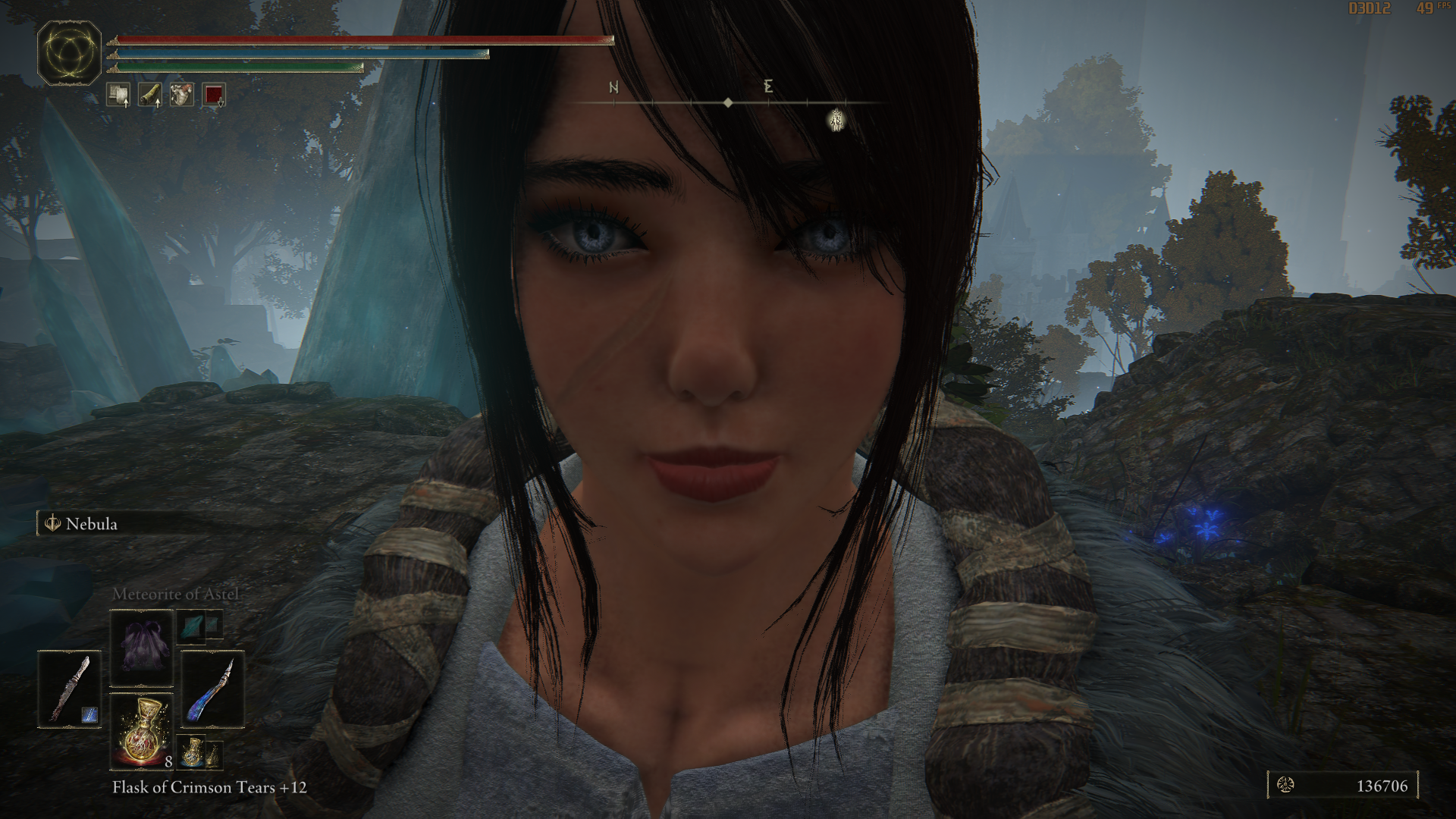Click the Flask of Crimson Tears +12 label

click(x=207, y=788)
